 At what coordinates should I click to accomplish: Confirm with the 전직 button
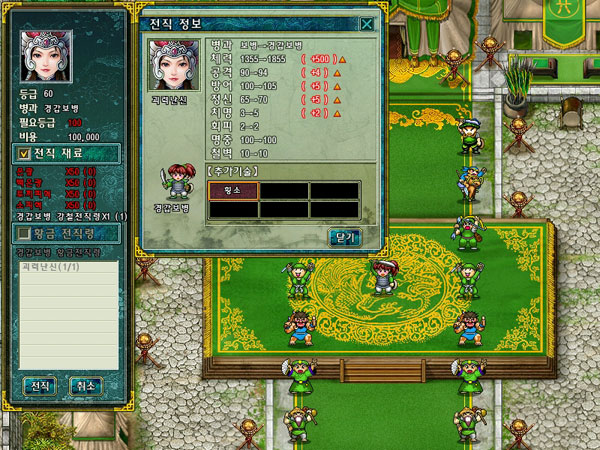coord(40,385)
